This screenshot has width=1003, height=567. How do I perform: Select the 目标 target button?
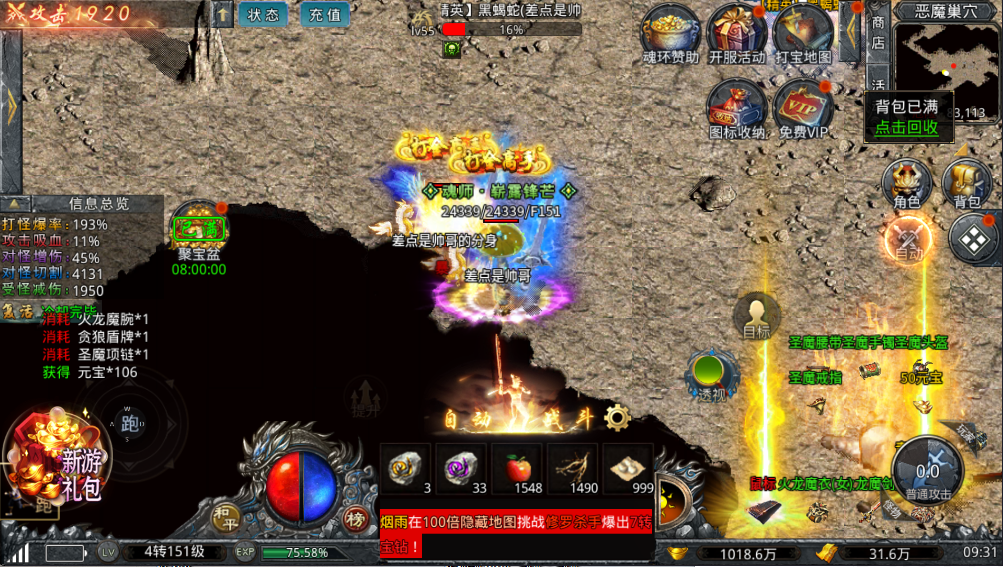pyautogui.click(x=757, y=315)
